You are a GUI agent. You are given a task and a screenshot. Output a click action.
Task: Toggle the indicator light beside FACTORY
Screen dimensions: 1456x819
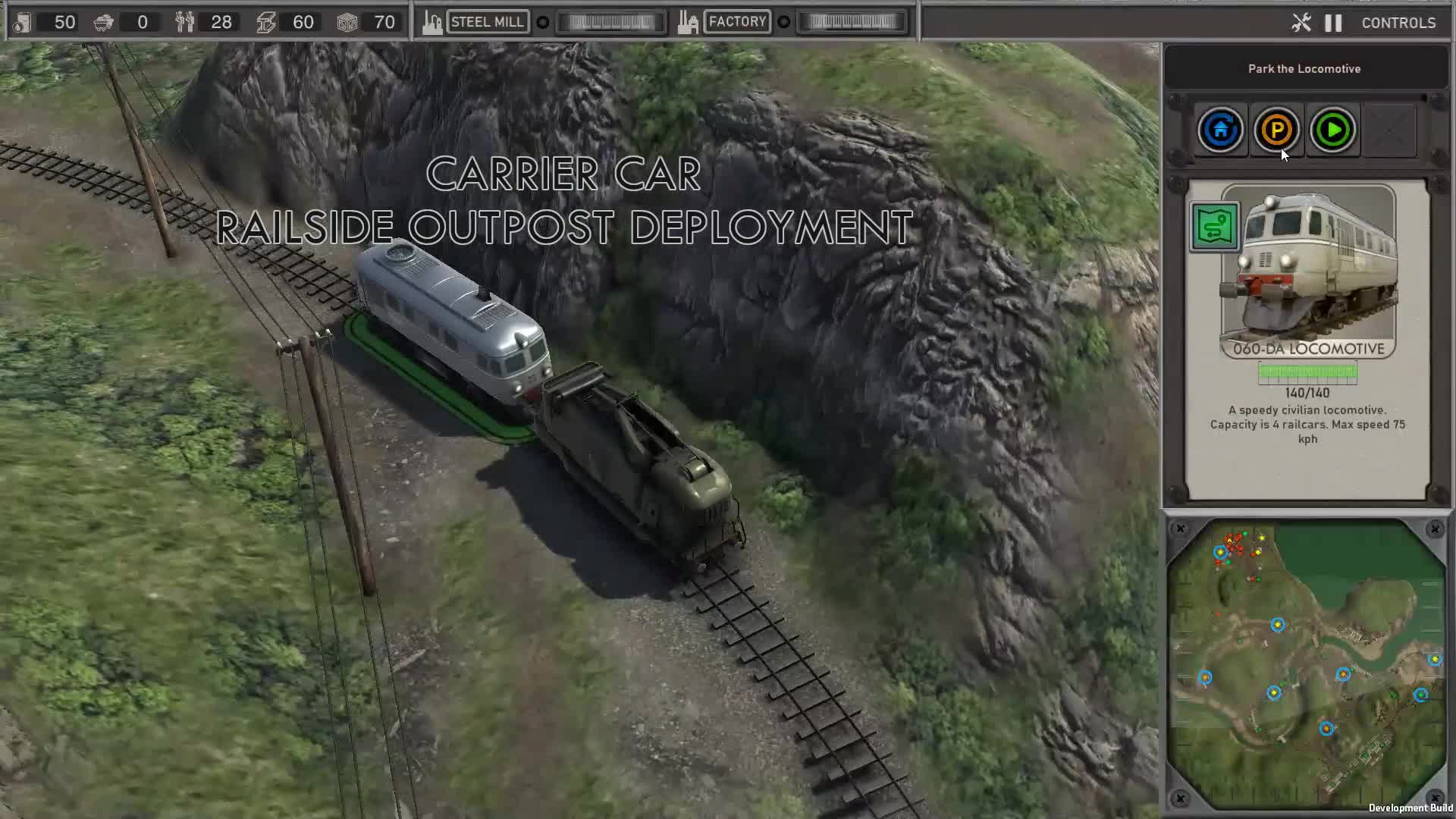coord(783,22)
